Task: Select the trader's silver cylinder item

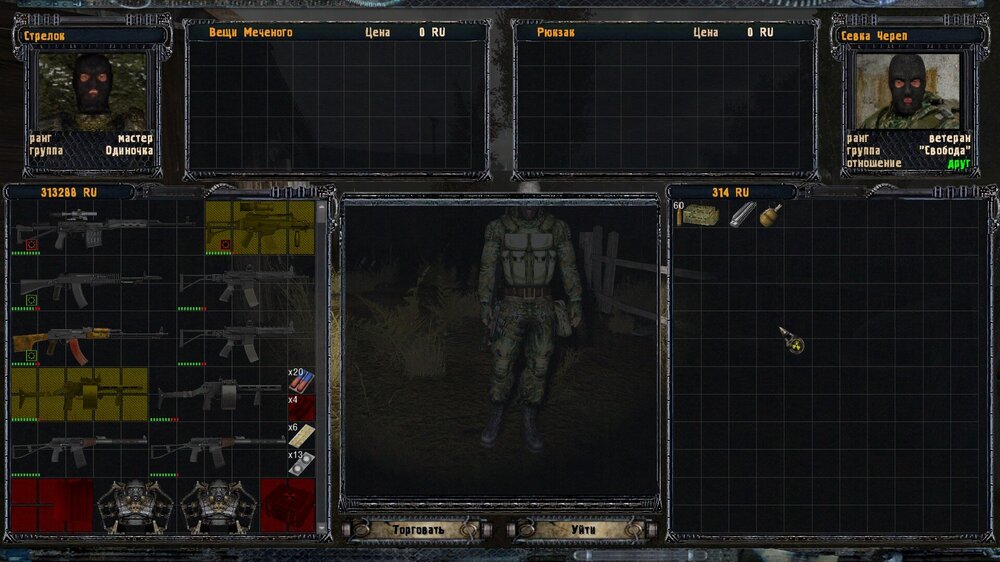Action: (x=742, y=215)
